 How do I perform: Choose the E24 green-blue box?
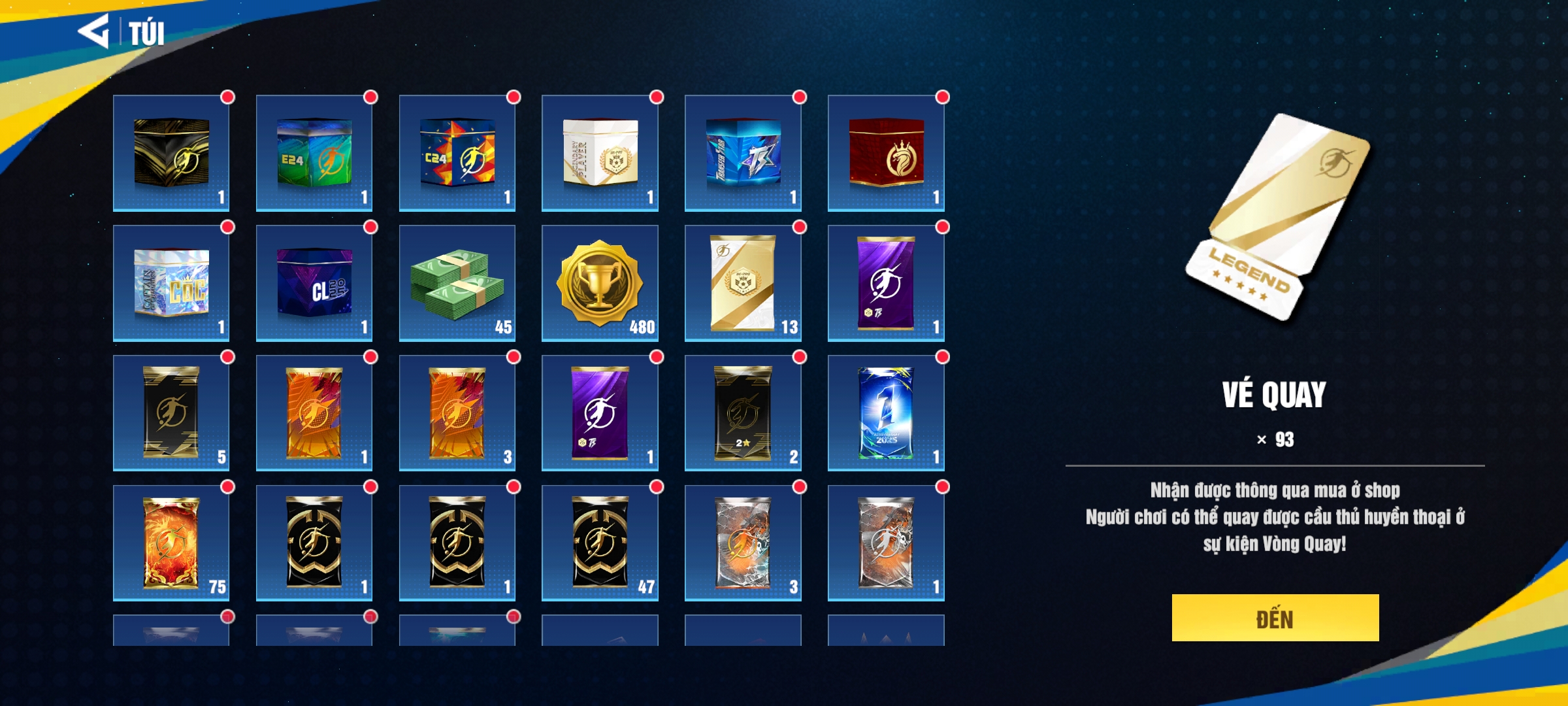pyautogui.click(x=314, y=153)
